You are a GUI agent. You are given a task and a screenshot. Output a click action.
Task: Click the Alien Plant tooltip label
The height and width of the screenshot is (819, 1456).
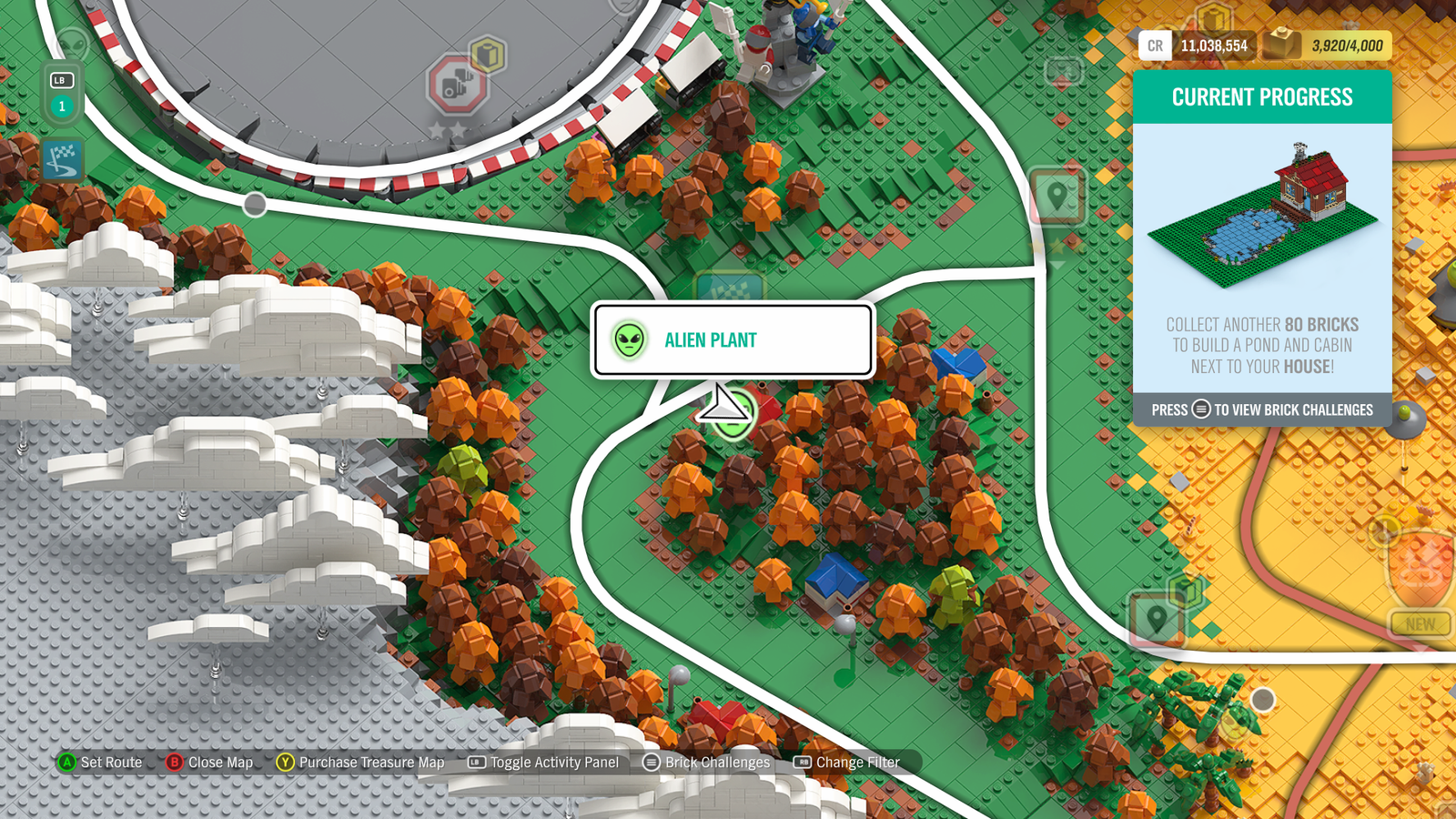click(711, 340)
